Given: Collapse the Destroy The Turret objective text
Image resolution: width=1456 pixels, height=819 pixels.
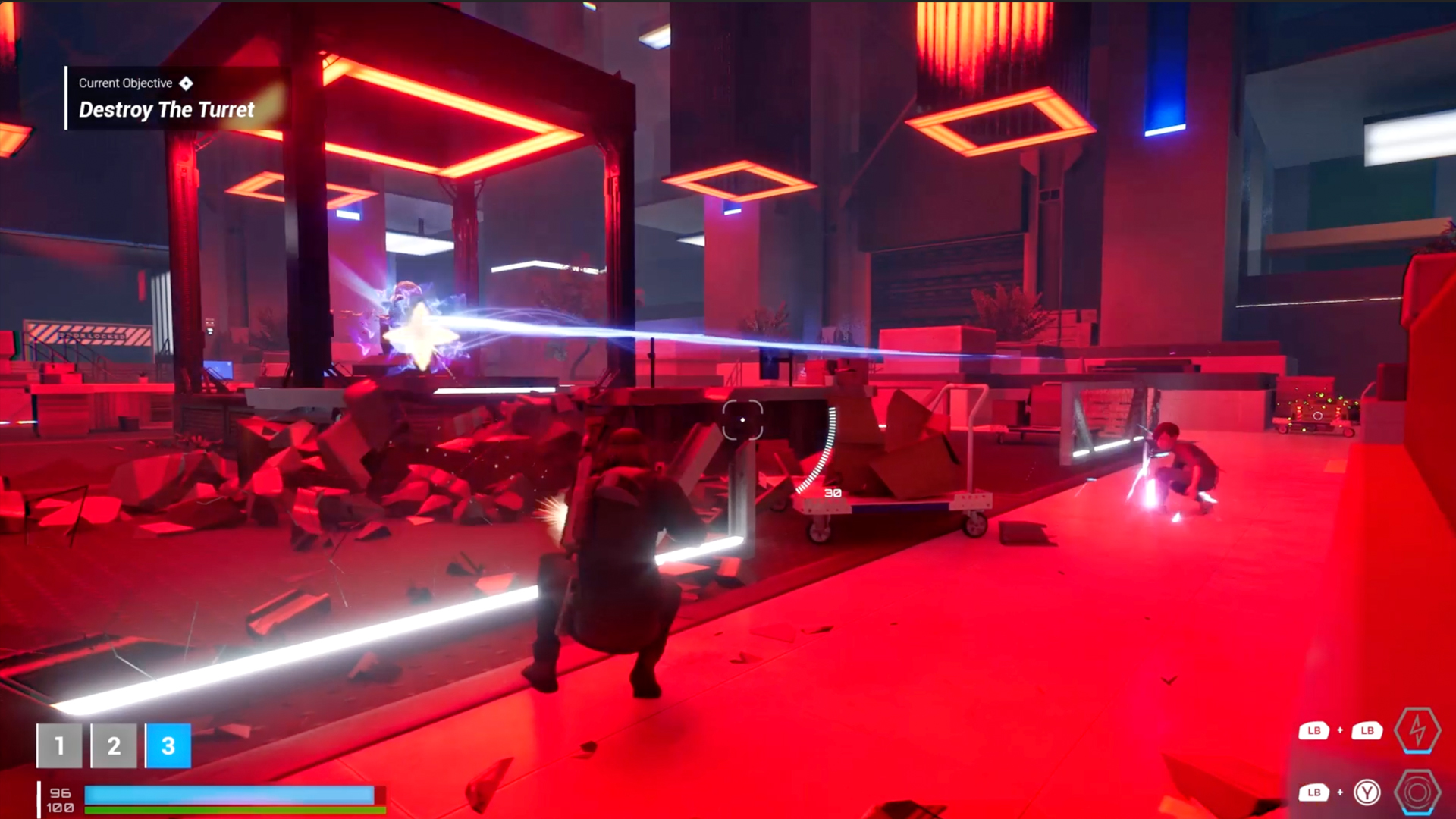Looking at the screenshot, I should point(165,110).
